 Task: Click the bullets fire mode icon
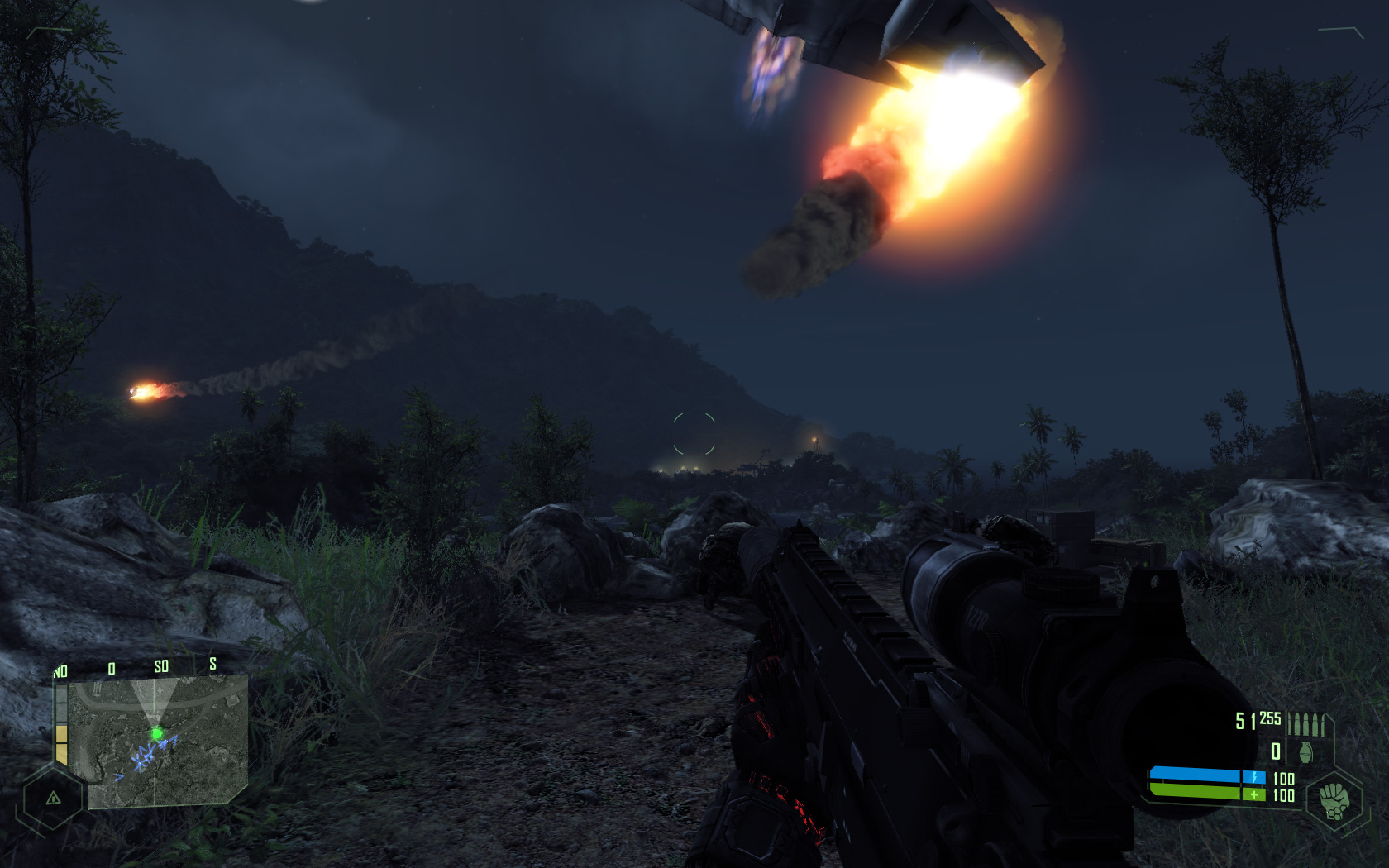click(1306, 723)
